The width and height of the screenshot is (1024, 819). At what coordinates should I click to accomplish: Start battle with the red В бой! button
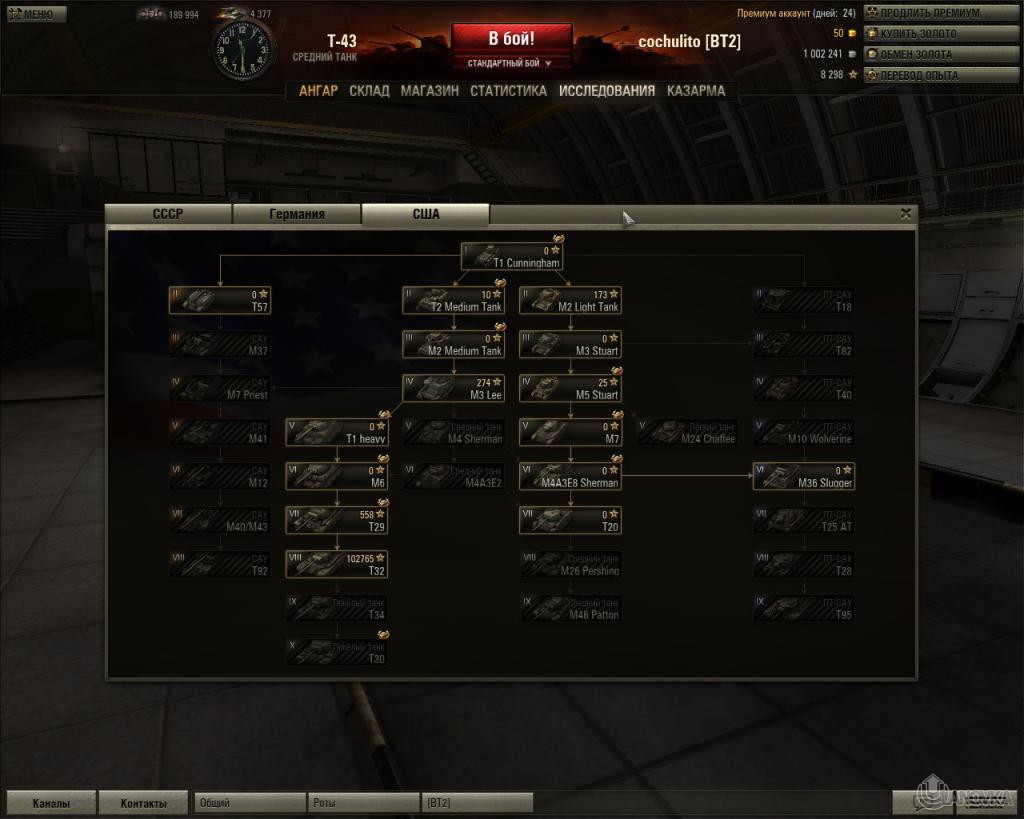[x=511, y=39]
